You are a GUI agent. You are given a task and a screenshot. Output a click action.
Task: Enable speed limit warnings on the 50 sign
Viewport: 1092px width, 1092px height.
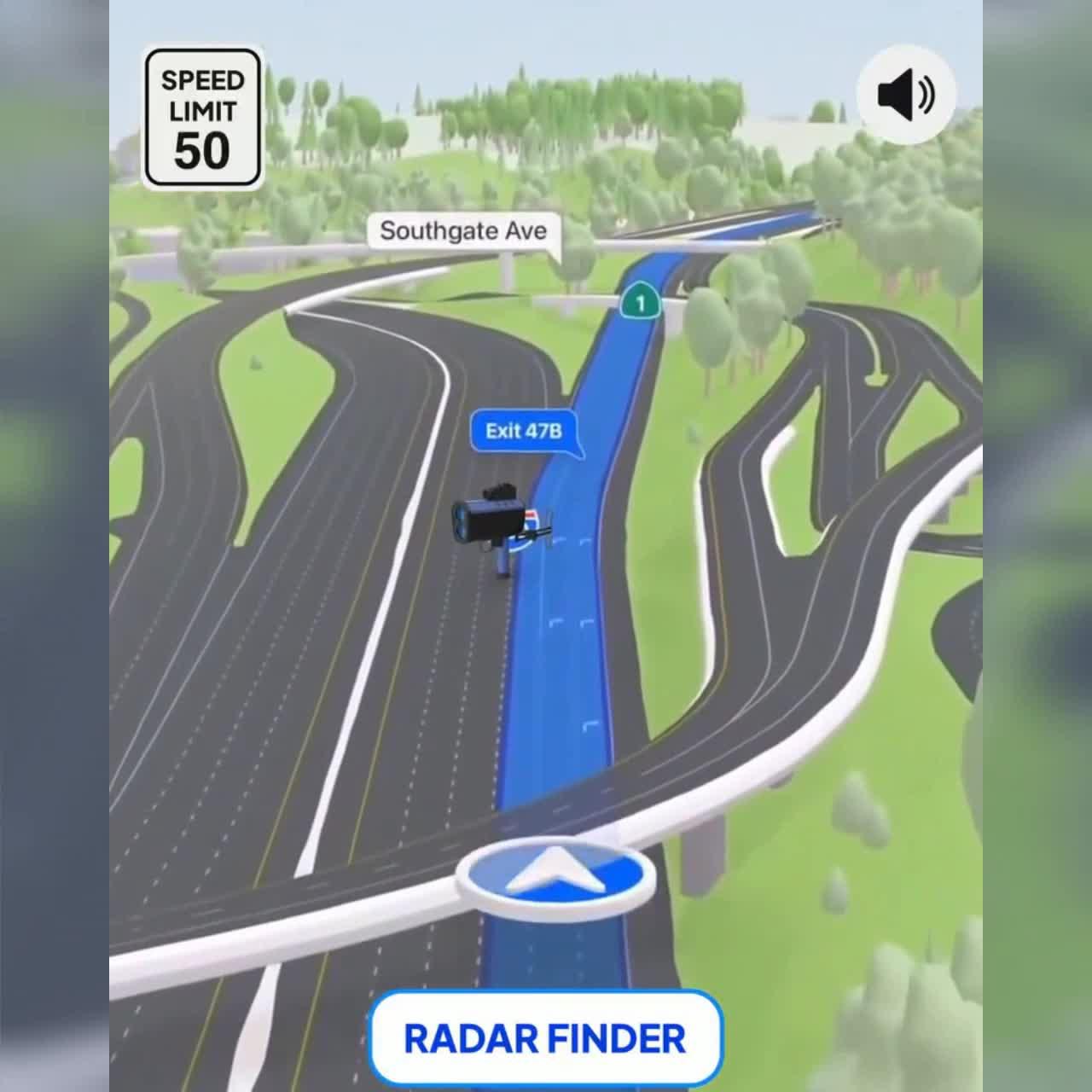pos(202,119)
